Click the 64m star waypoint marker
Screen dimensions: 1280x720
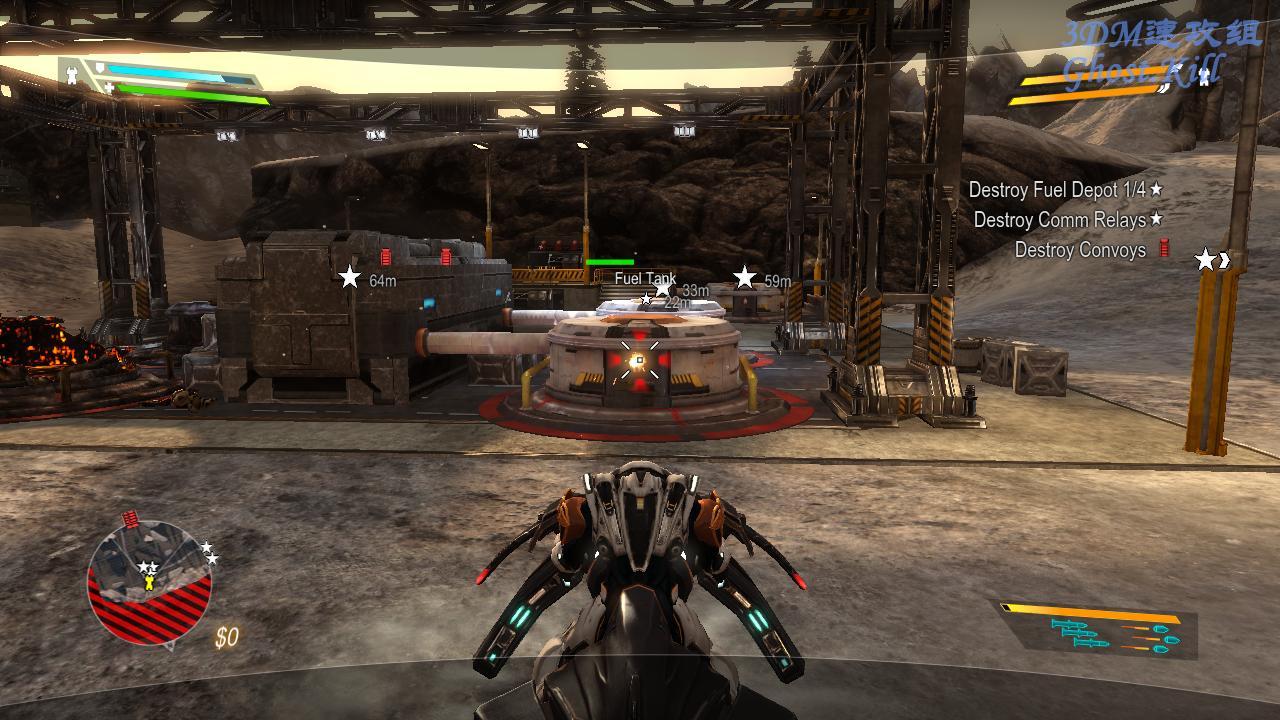pyautogui.click(x=349, y=277)
